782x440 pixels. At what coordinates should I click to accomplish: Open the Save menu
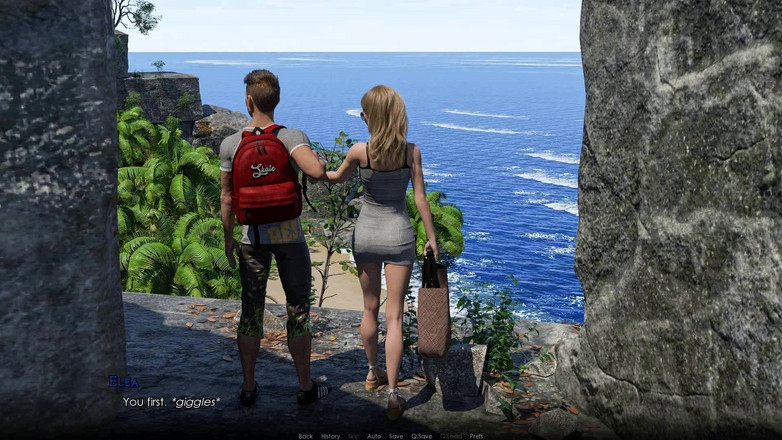tap(396, 436)
